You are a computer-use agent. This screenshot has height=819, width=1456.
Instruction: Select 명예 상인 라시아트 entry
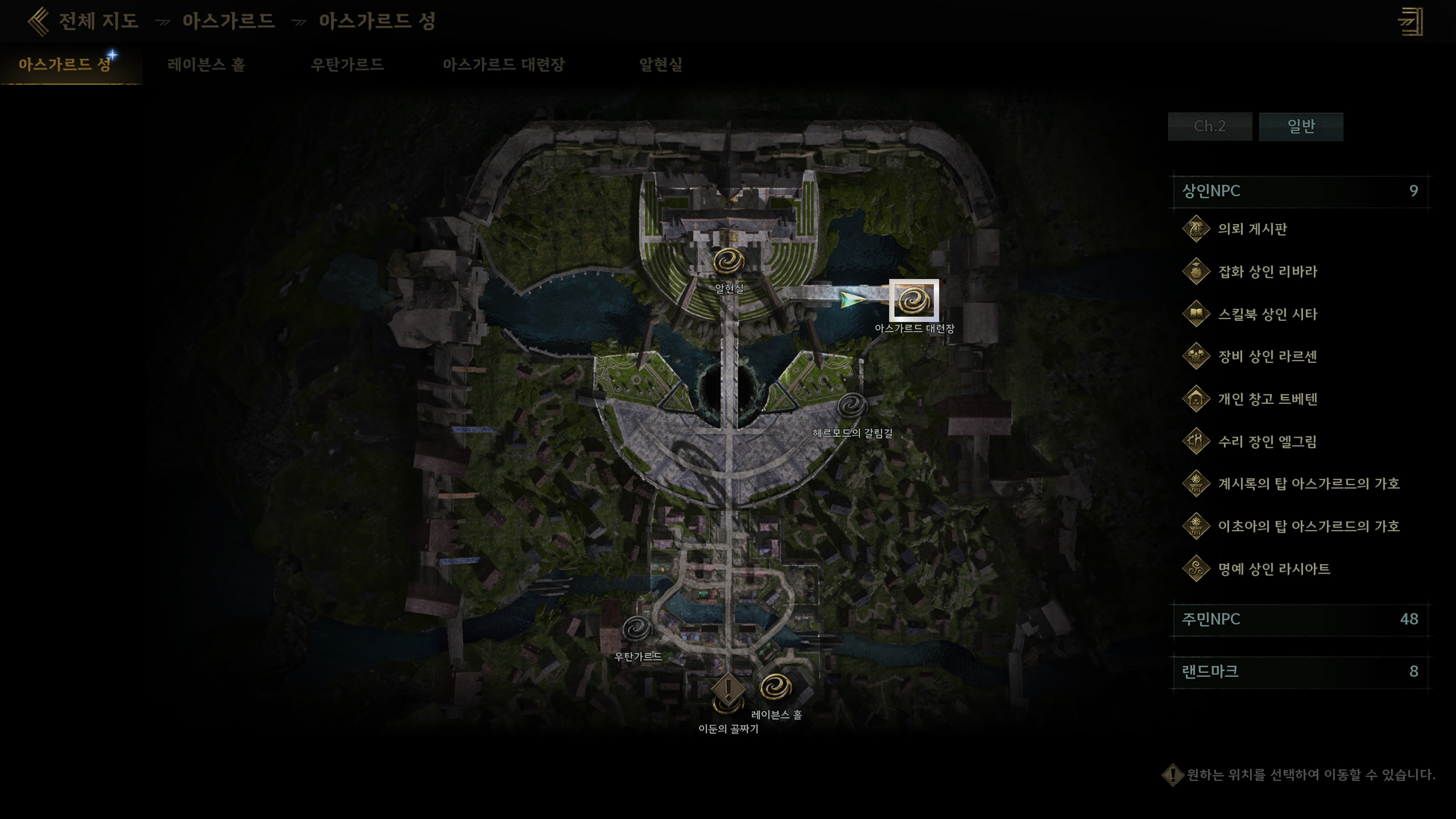point(1273,569)
